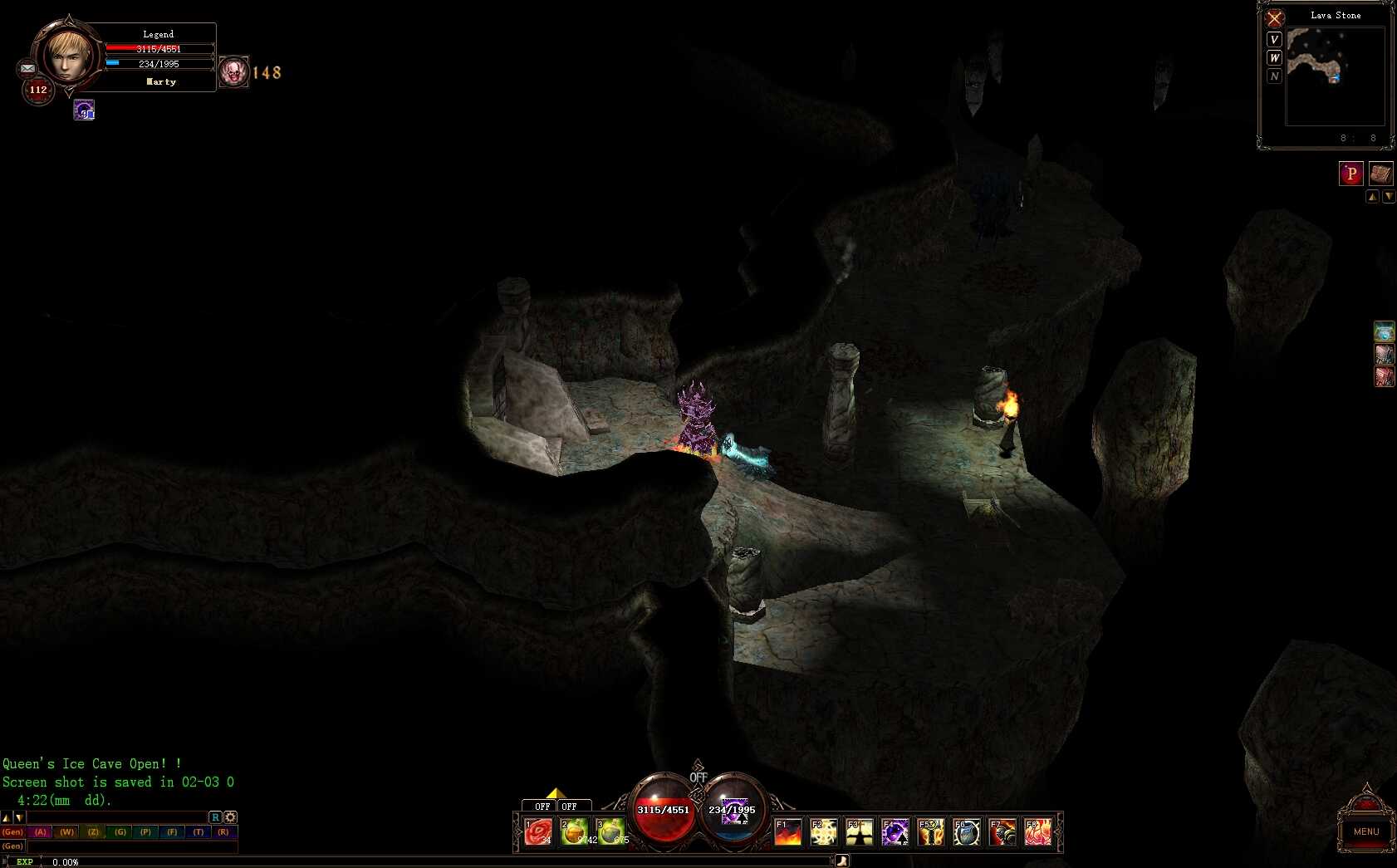Screen dimensions: 1397x868
Task: Activate the F6 blue shield skill
Action: tap(966, 831)
